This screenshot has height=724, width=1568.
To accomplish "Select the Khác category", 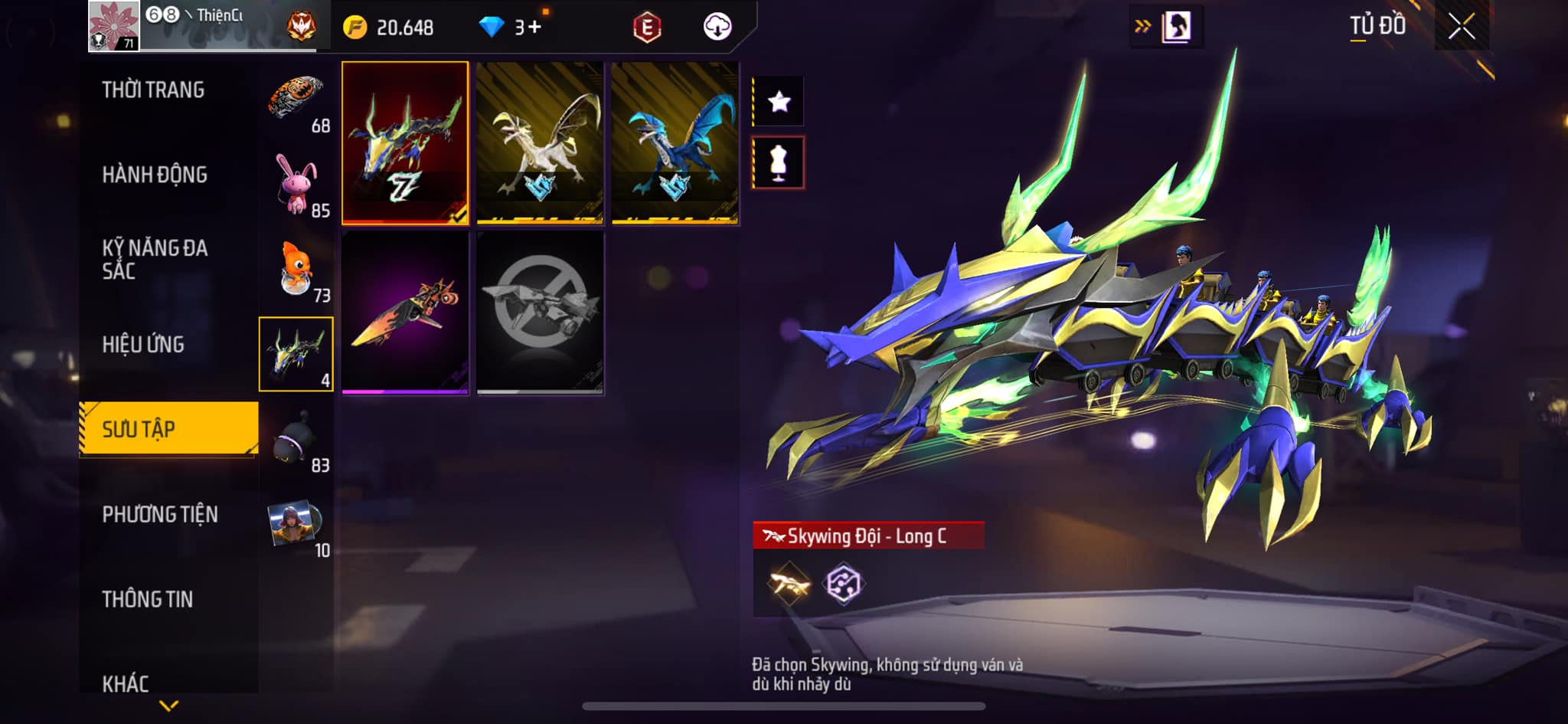I will coord(126,683).
